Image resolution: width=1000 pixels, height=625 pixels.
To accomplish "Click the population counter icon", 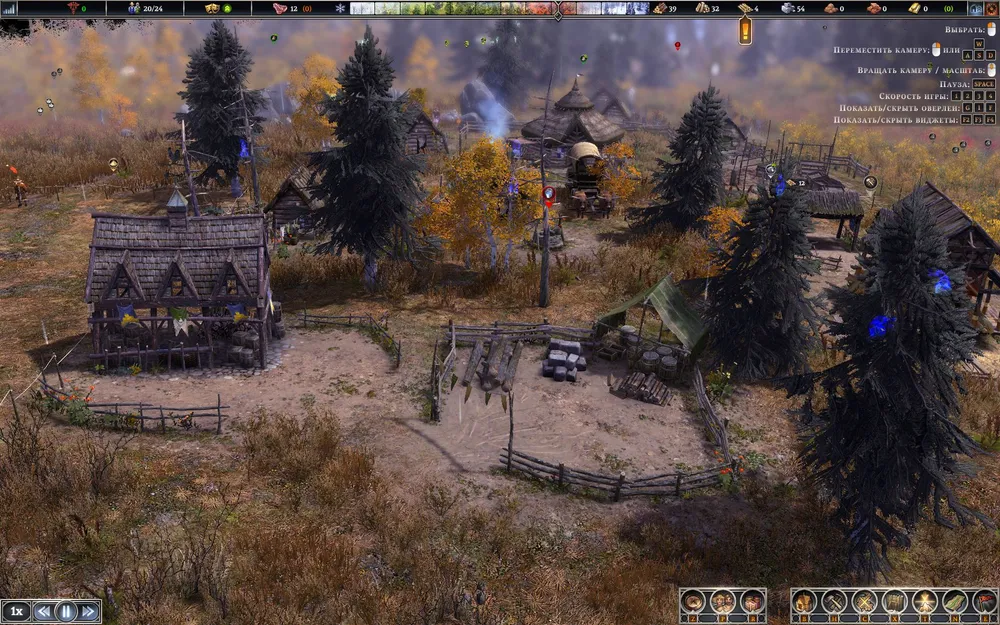I will coord(134,8).
